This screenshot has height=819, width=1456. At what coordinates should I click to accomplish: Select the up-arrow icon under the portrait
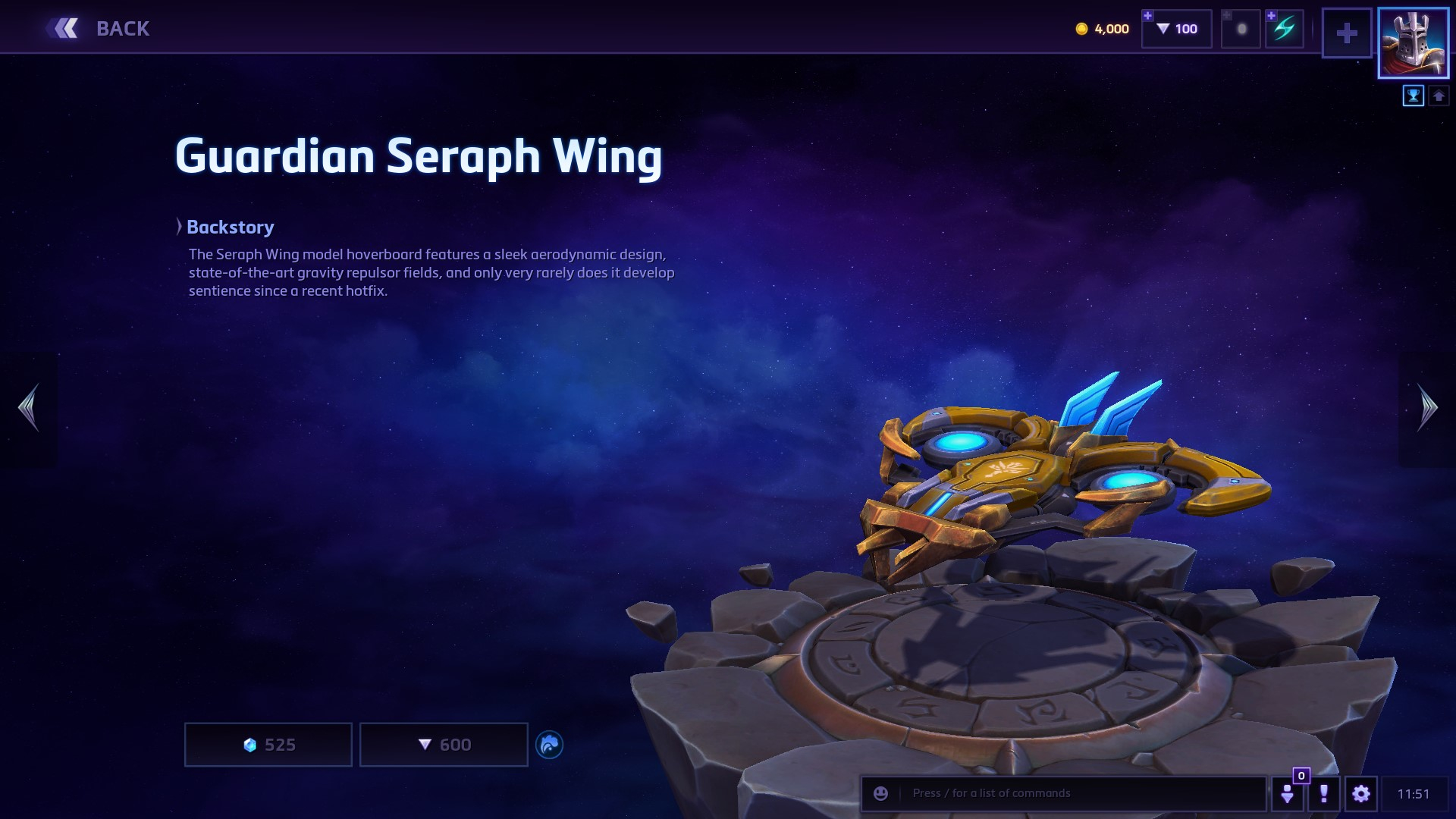click(x=1439, y=96)
